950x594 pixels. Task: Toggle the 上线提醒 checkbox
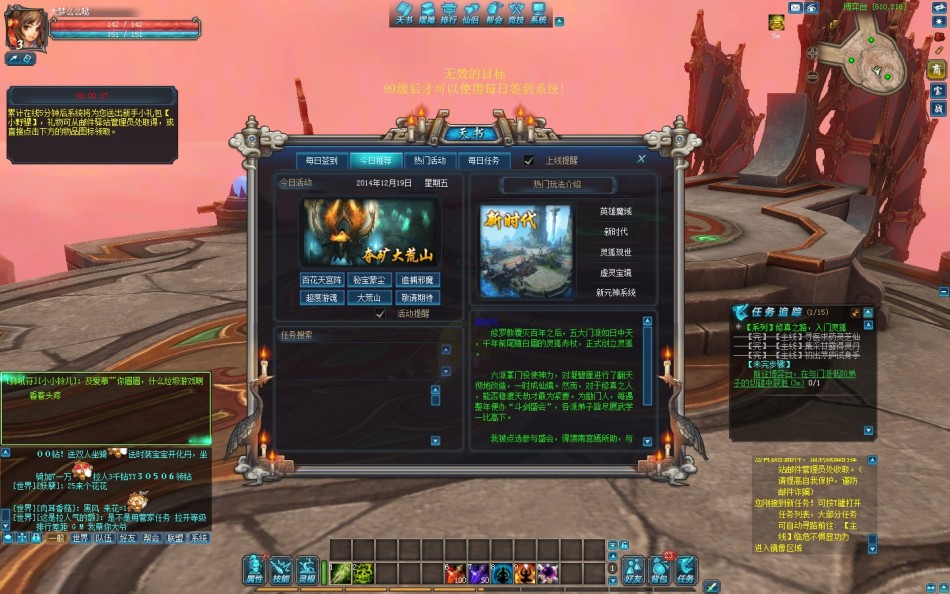pos(529,160)
